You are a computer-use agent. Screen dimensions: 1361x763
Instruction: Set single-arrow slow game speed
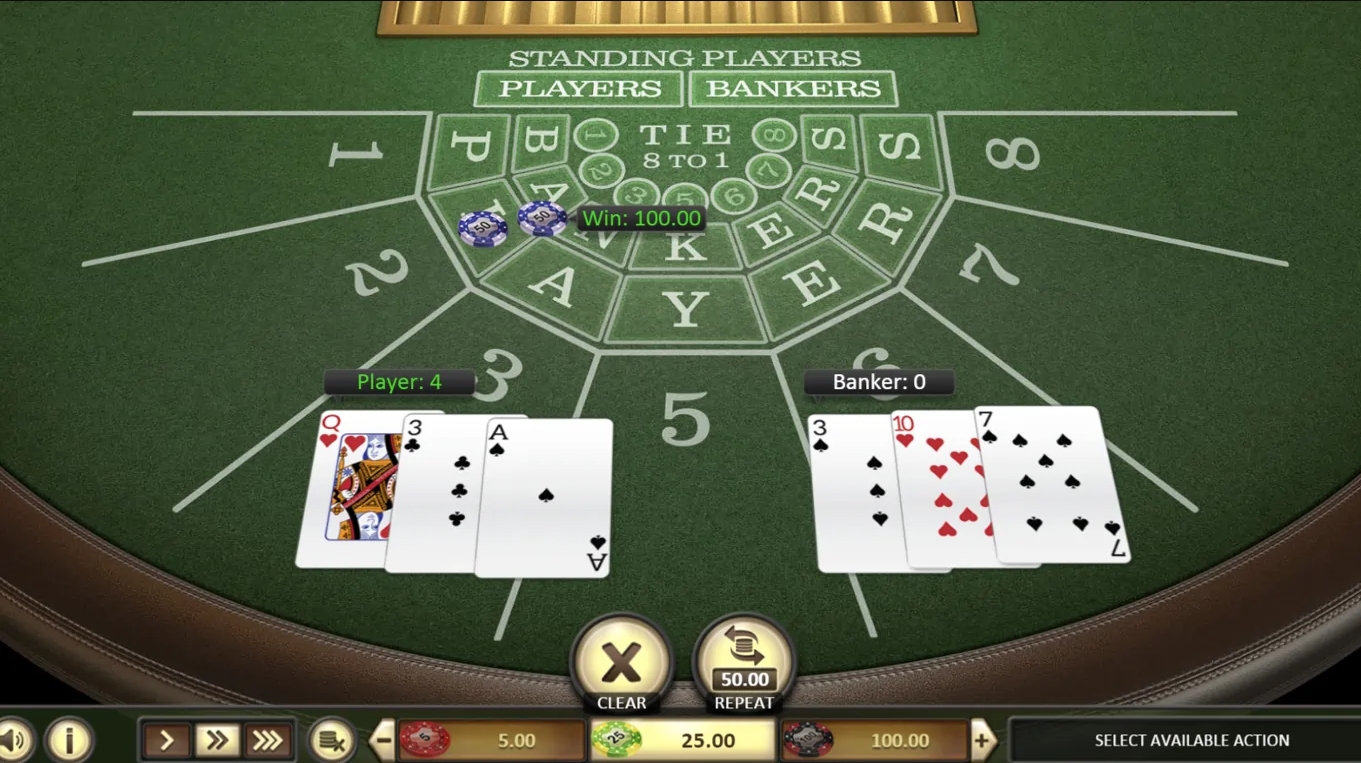click(x=167, y=741)
